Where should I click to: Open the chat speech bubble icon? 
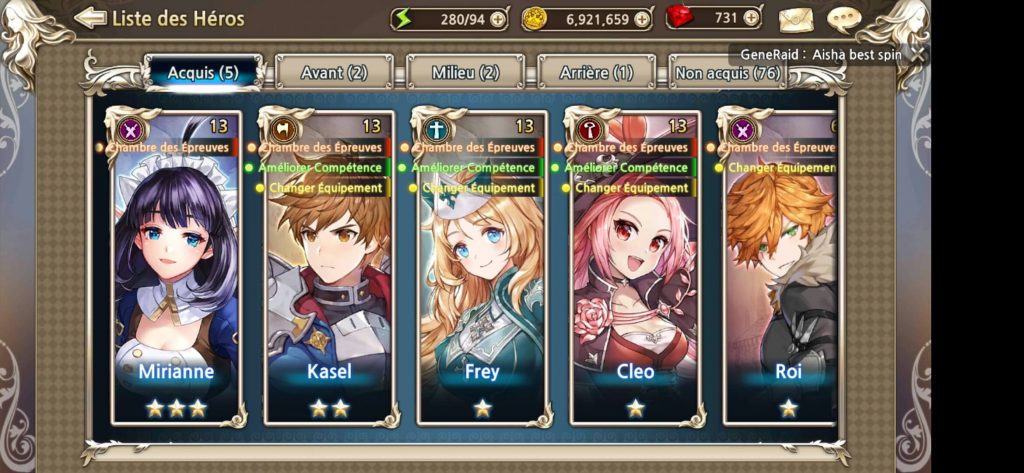pos(845,20)
